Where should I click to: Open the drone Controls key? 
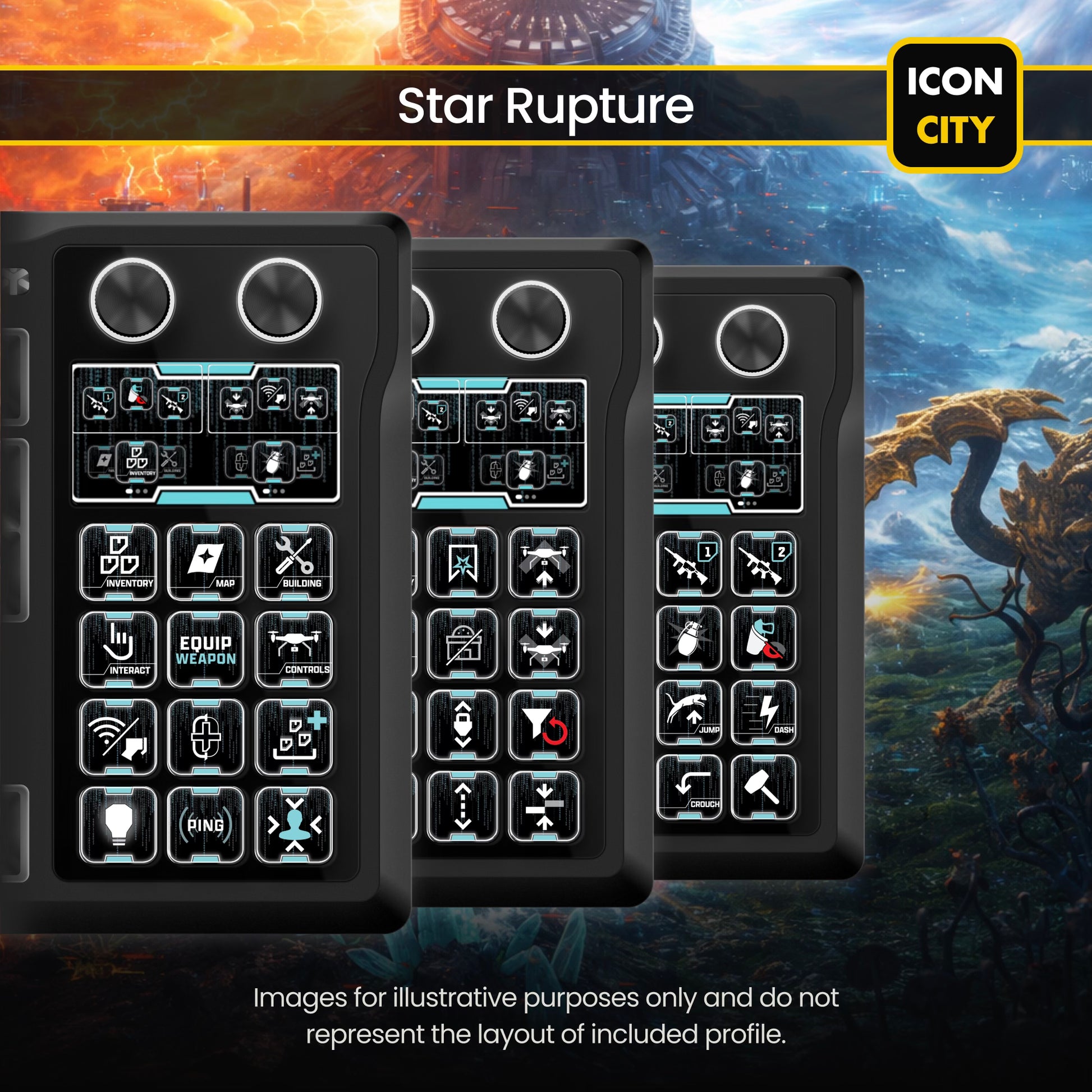coord(294,649)
